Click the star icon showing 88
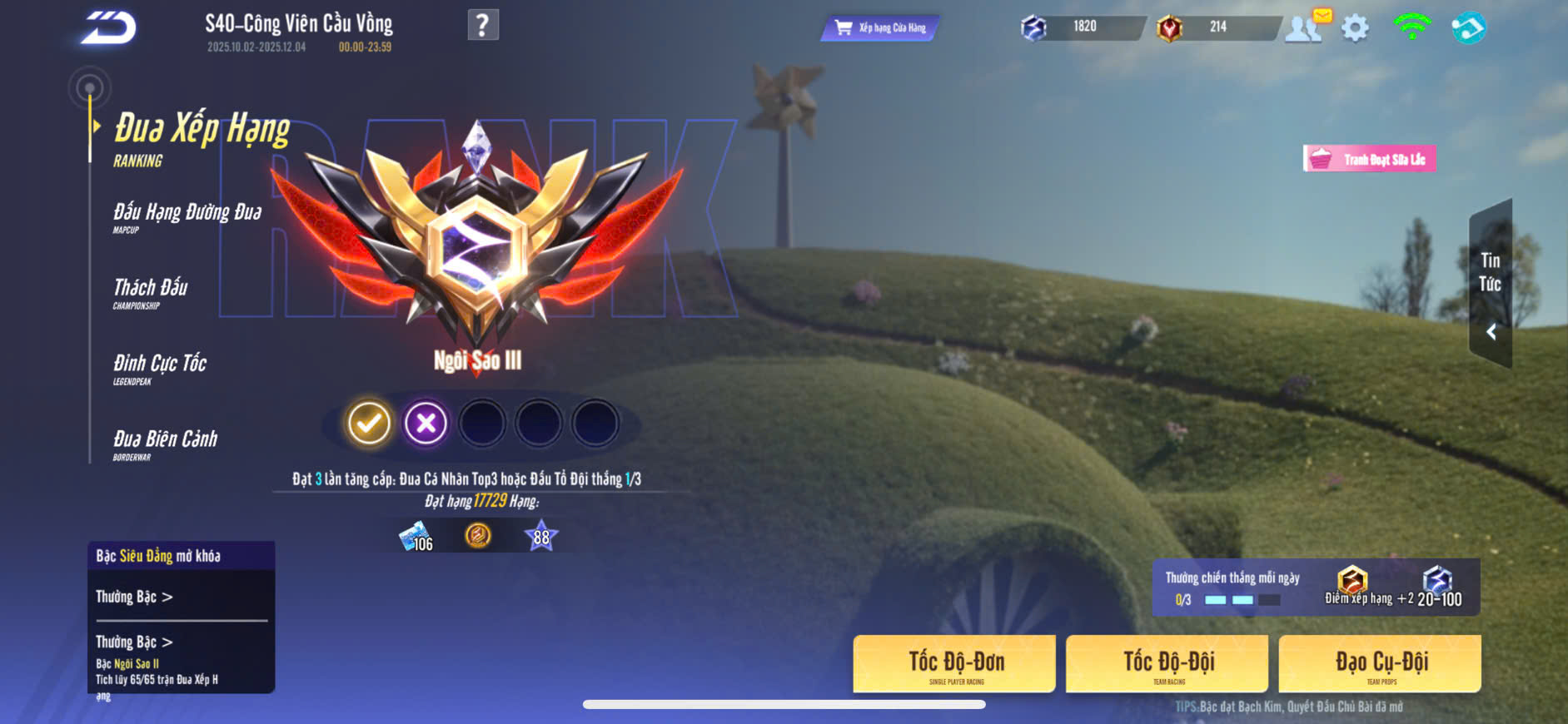 (541, 537)
